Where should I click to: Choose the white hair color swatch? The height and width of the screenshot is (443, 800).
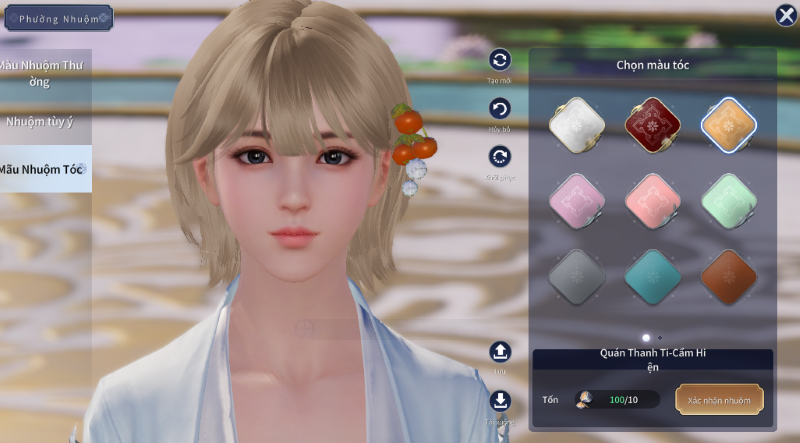pos(576,124)
